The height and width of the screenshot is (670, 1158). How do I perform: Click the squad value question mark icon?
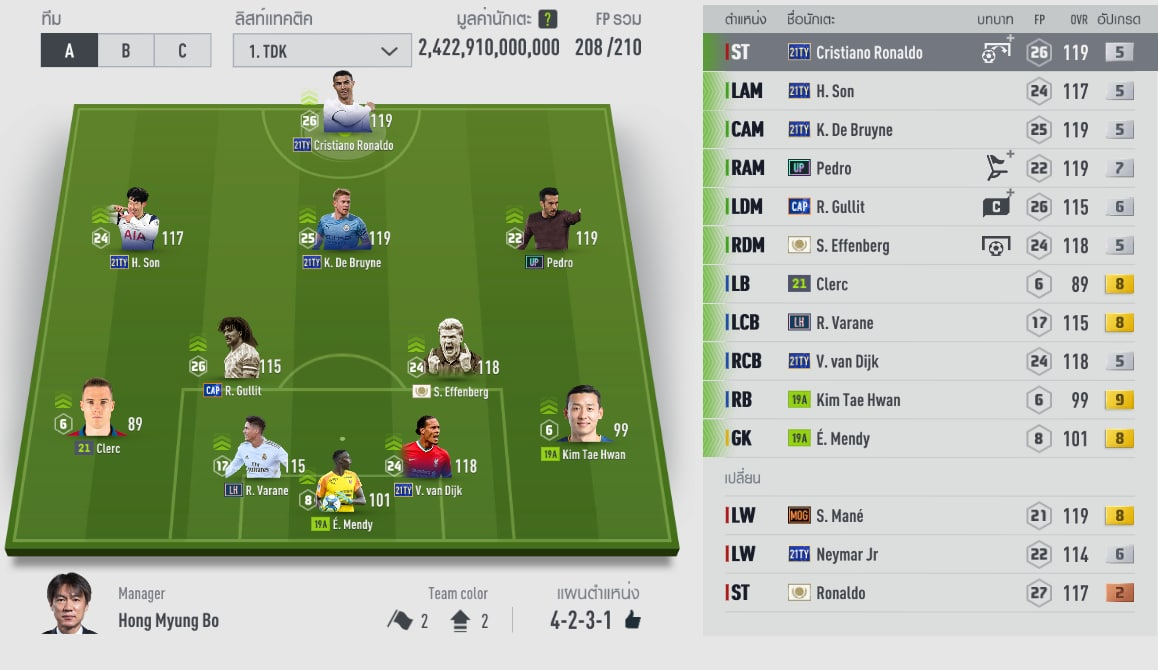548,19
